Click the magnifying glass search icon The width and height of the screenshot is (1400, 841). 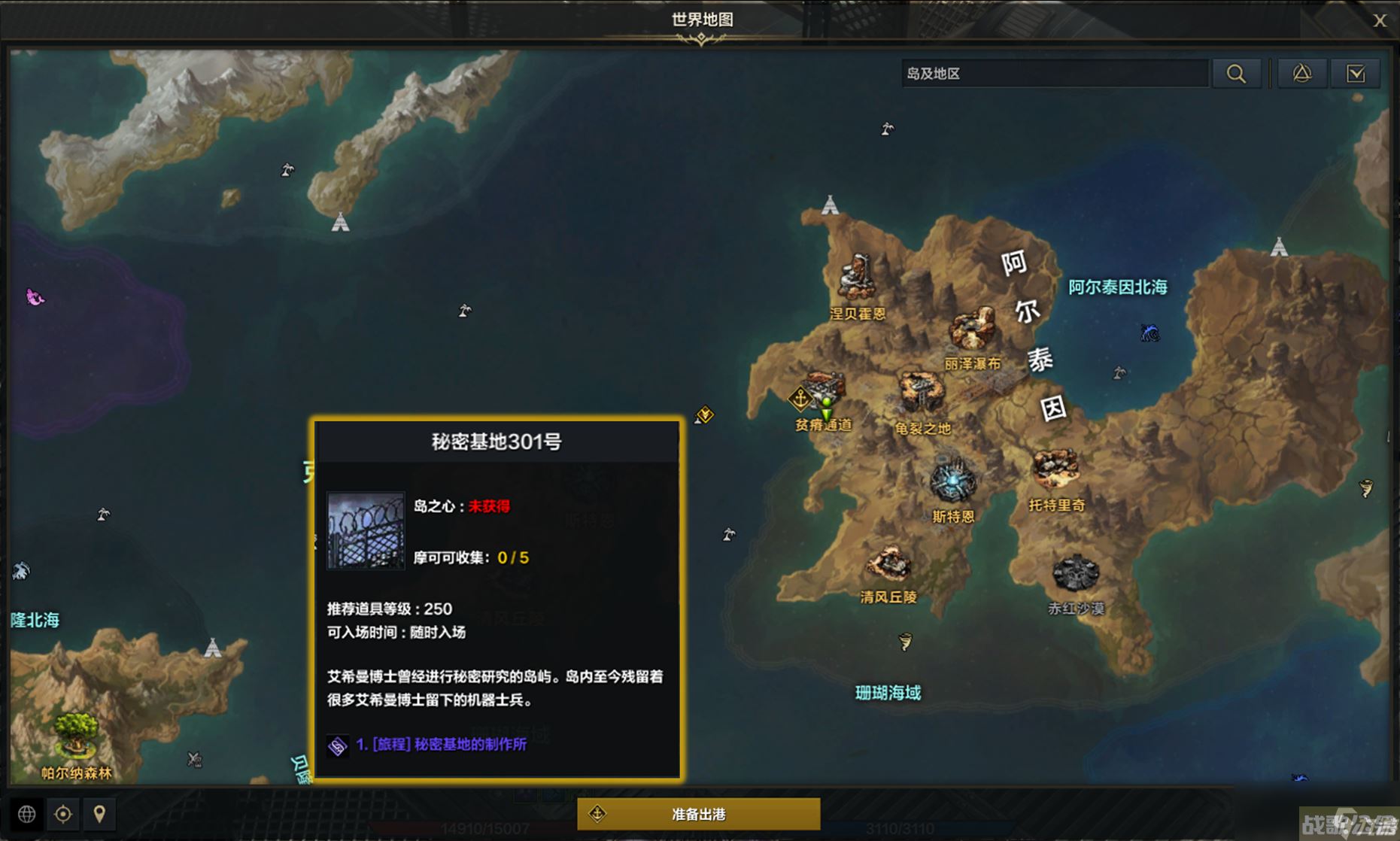tap(1236, 73)
